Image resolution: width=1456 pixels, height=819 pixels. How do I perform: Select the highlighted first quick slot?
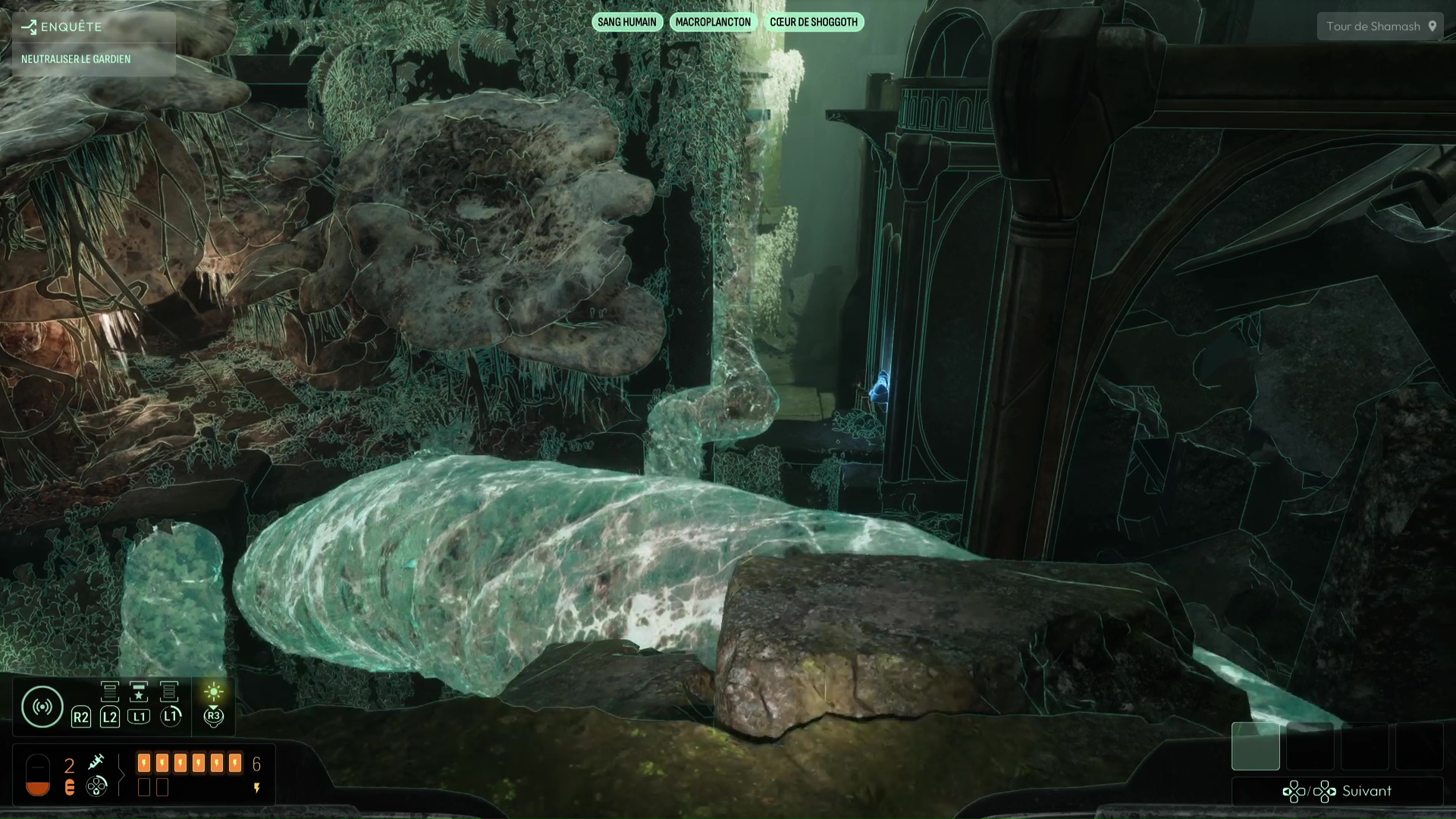coord(1255,746)
